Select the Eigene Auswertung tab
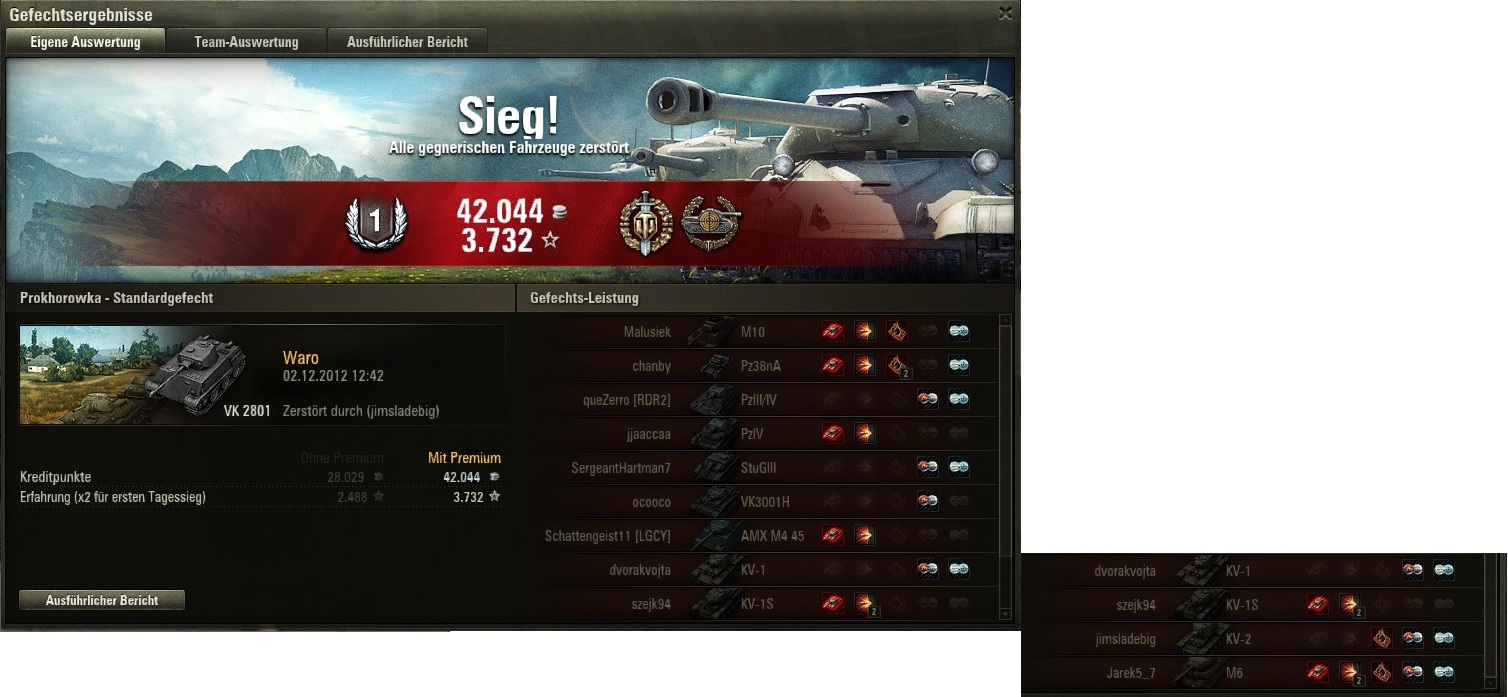The width and height of the screenshot is (1508, 697). tap(85, 41)
